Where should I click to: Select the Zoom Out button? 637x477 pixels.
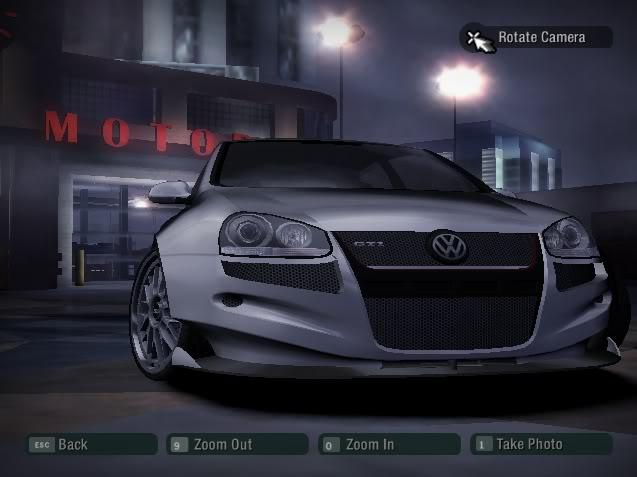click(x=237, y=444)
